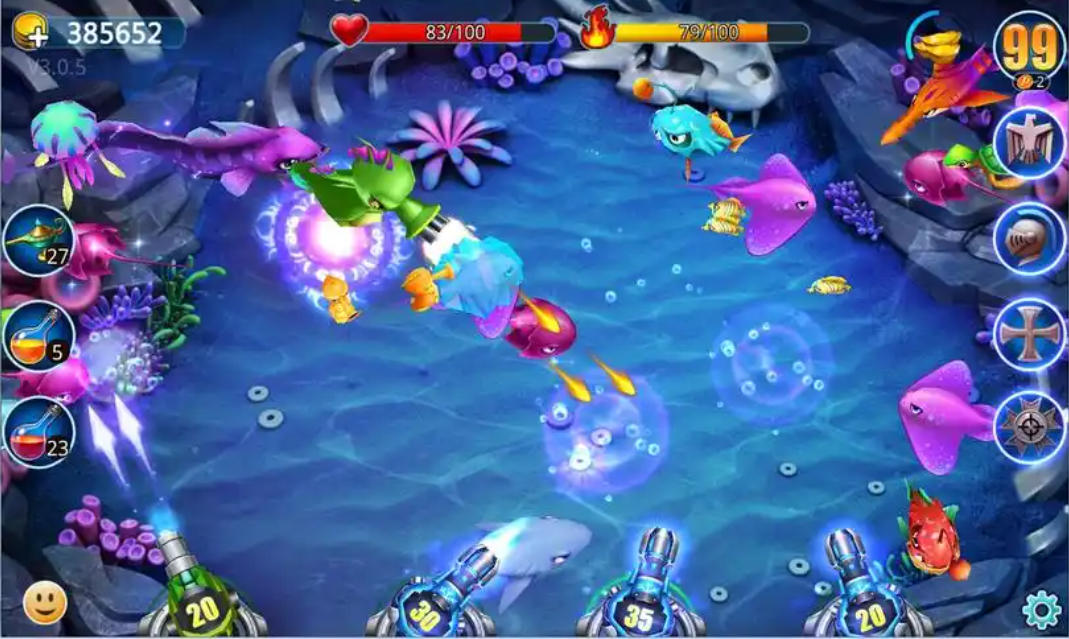Add coins with the gold plus button
This screenshot has height=639, width=1069.
[x=30, y=33]
